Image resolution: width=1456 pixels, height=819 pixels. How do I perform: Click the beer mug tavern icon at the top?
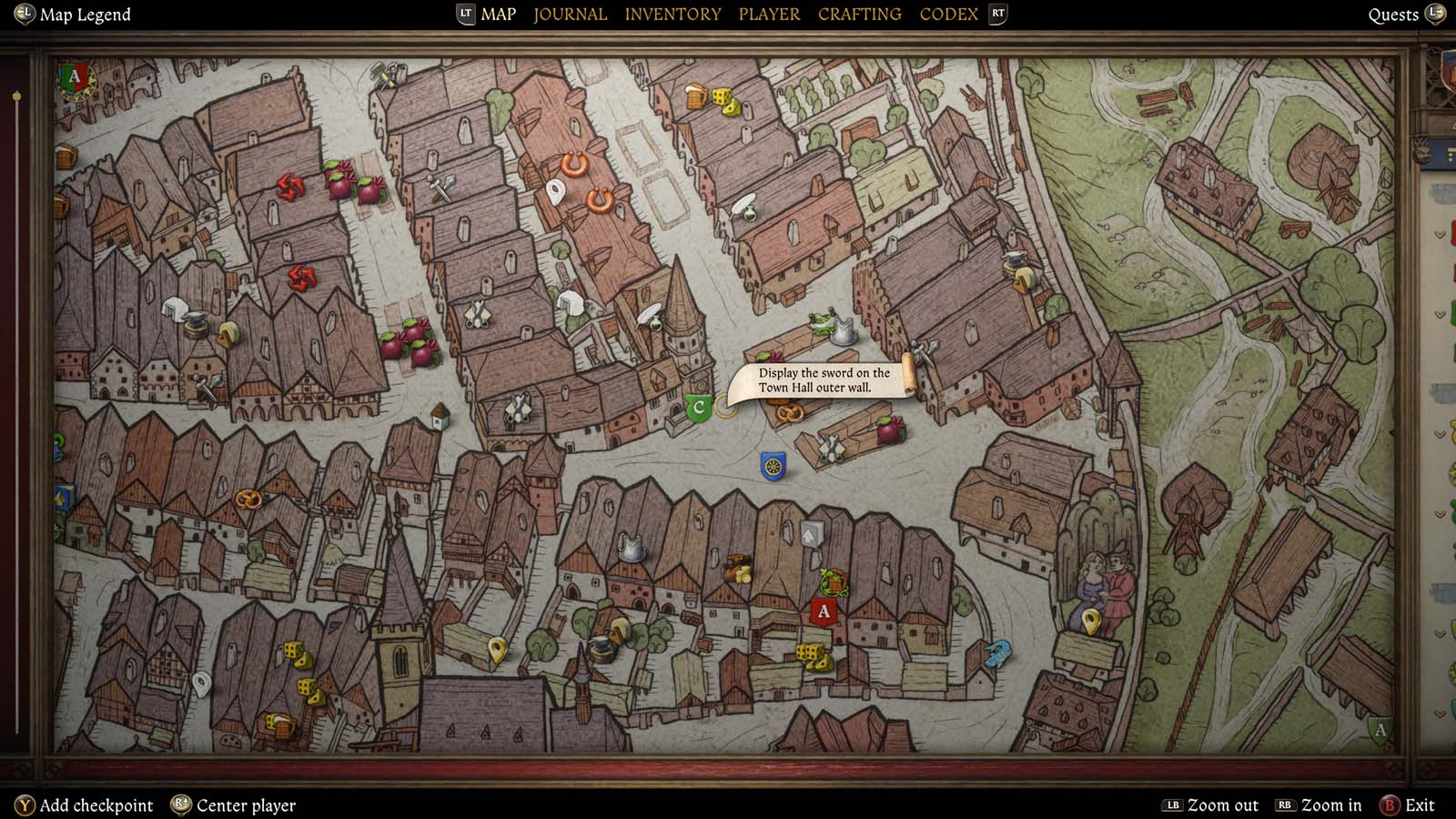[694, 97]
